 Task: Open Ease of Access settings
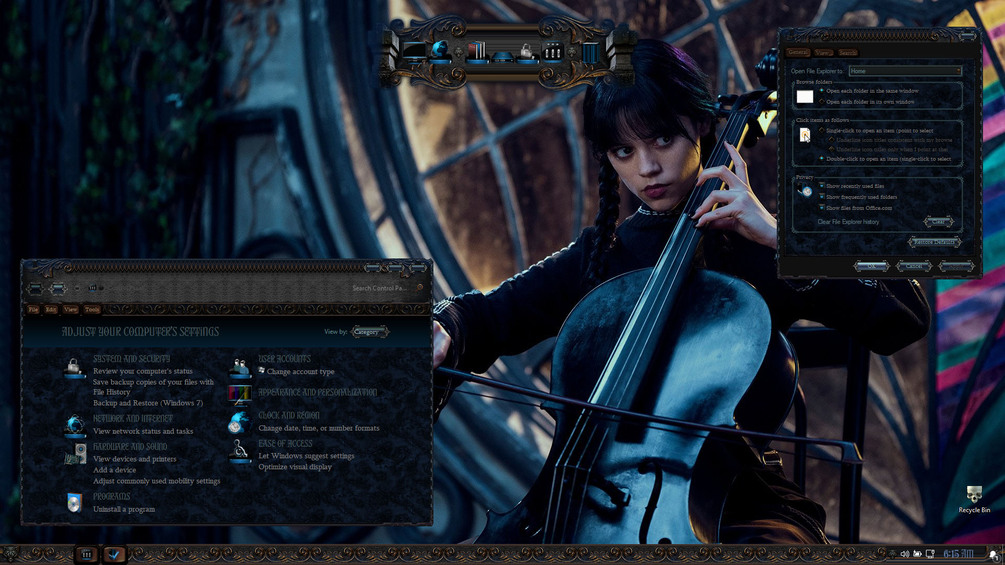(x=285, y=443)
